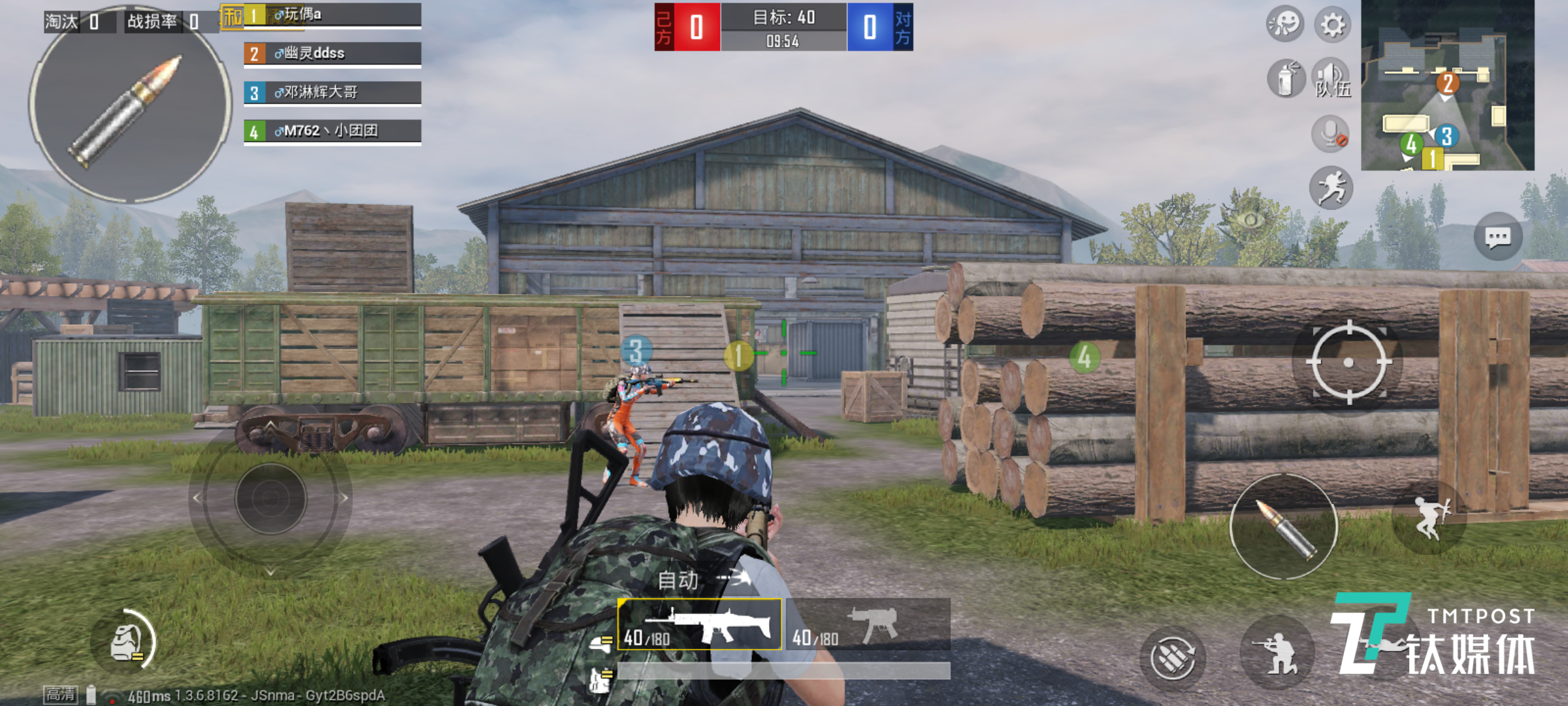Select teammate 幽灵ddss in squad list
Viewport: 1568px width, 706px height.
[333, 54]
